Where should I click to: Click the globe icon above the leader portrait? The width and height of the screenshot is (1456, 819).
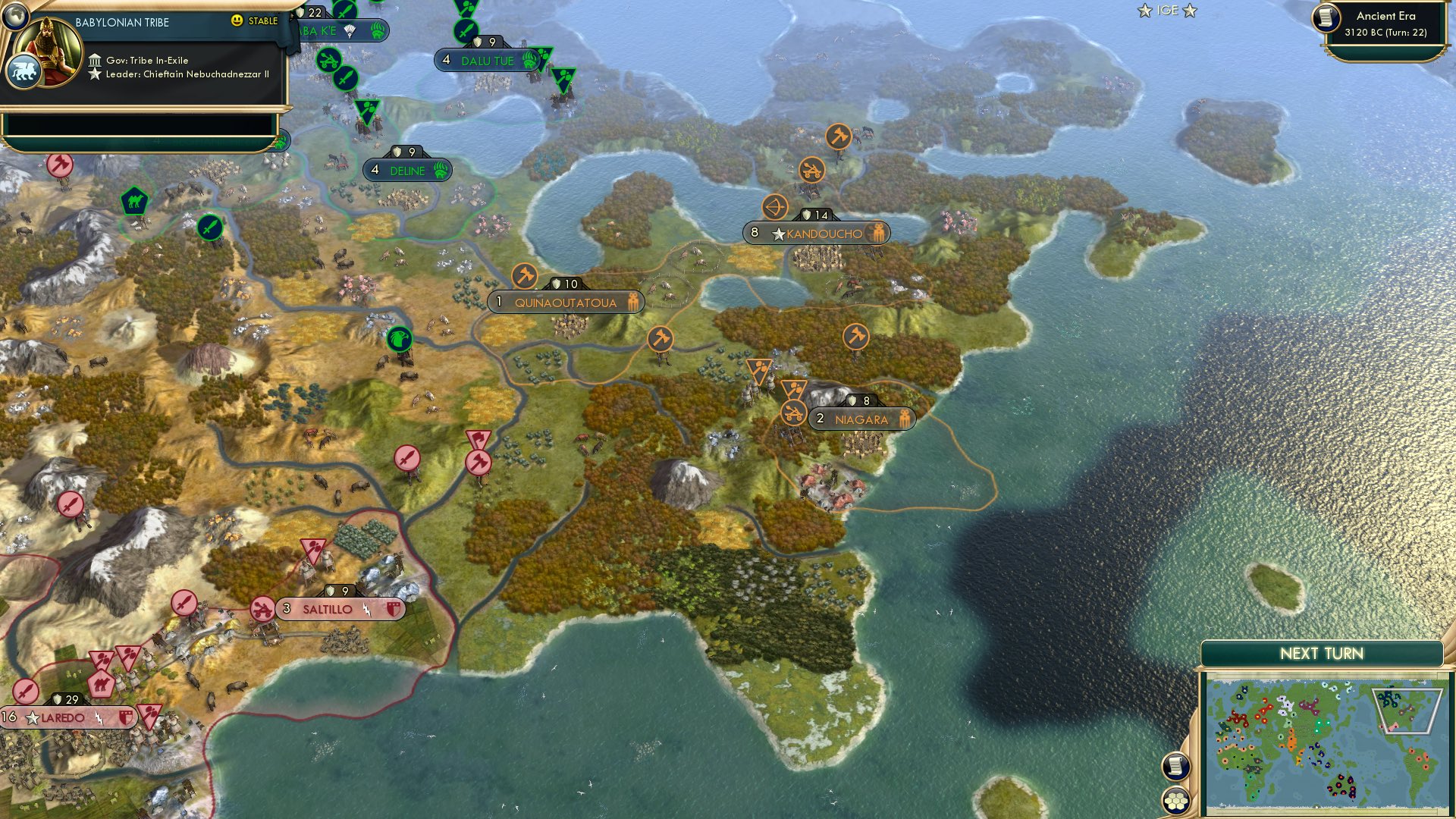[15, 17]
